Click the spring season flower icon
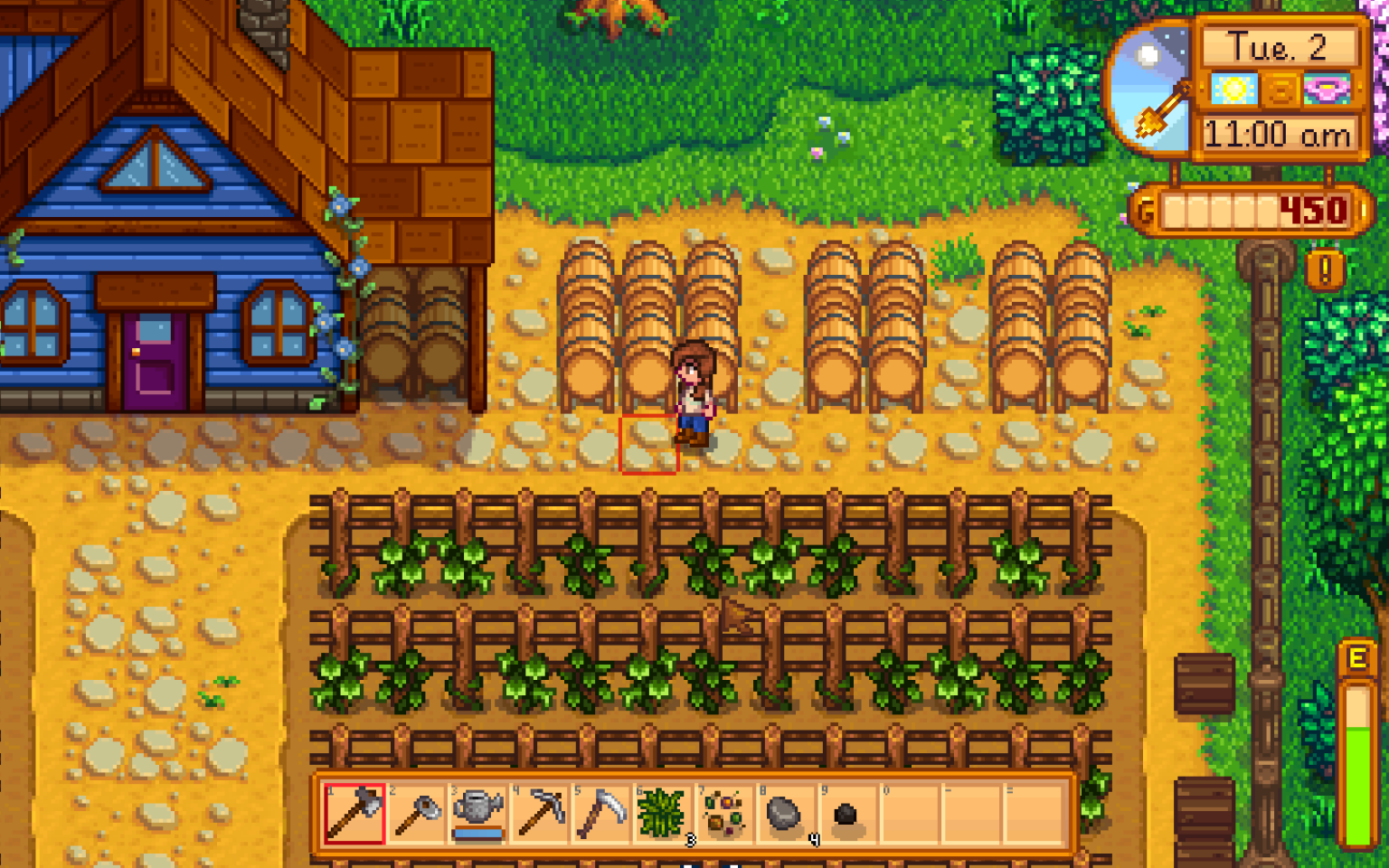1389x868 pixels. 1327,88
